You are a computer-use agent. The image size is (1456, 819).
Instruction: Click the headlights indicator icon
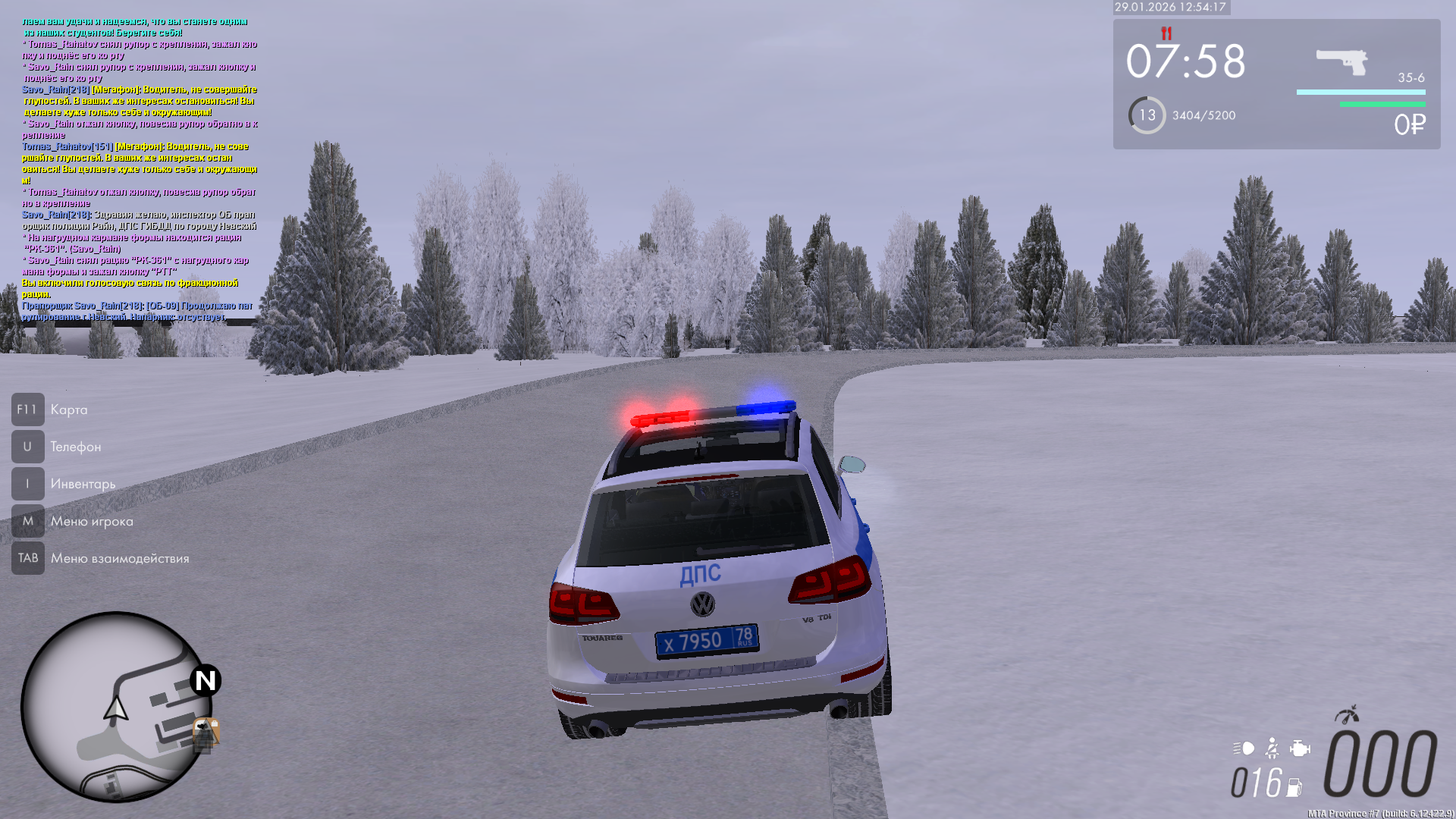coord(1244,748)
